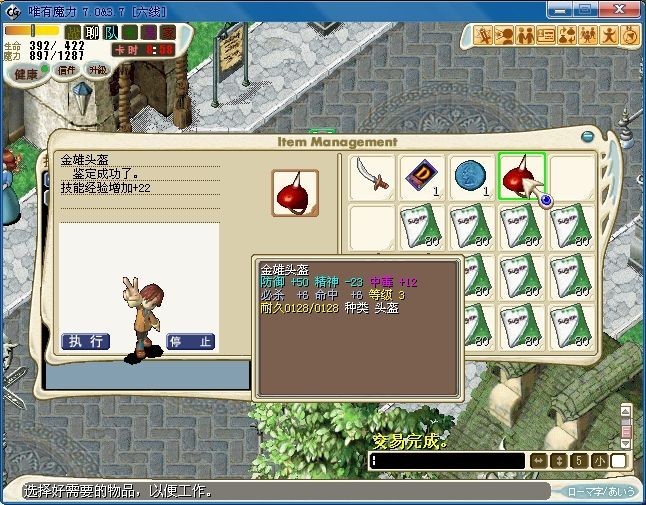Close the Item Management window
646x505 pixels.
588,137
